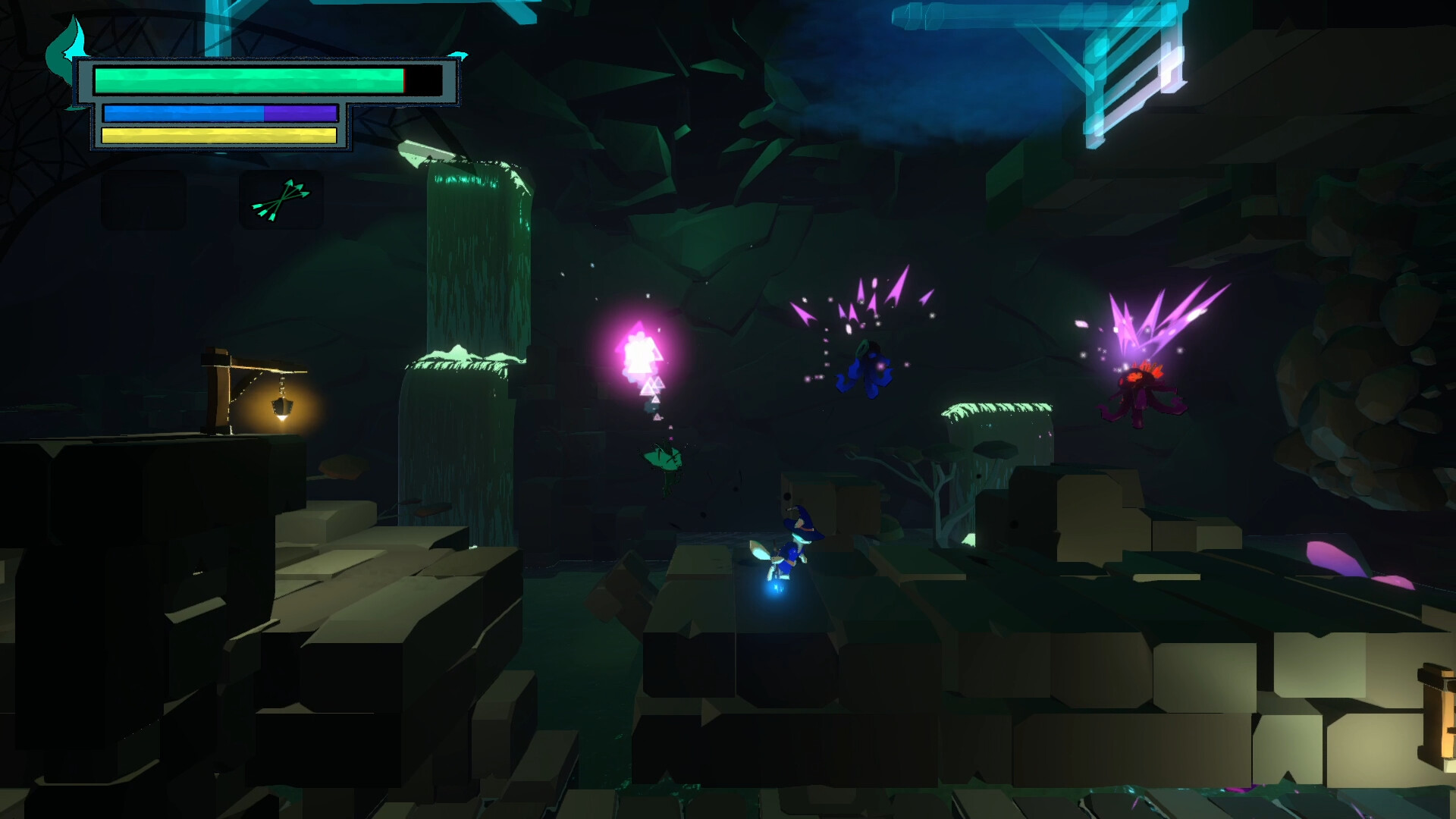Select the green arrows ability icon
The height and width of the screenshot is (819, 1456).
284,201
